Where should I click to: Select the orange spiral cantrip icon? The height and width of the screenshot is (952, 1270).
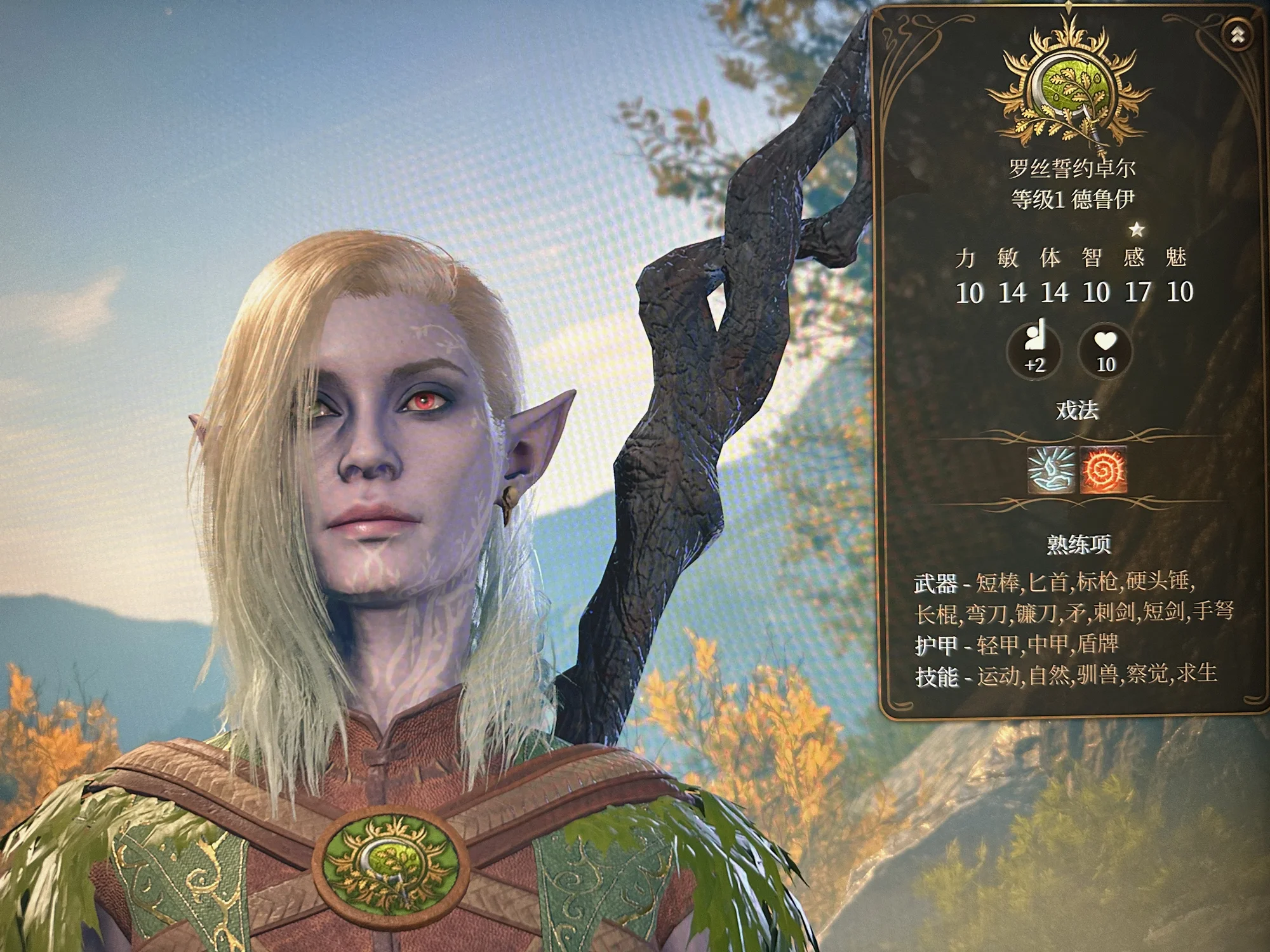pyautogui.click(x=1104, y=470)
